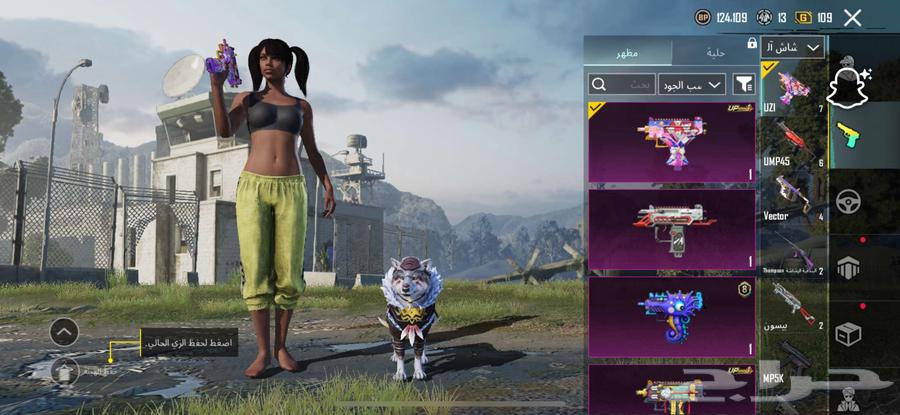Viewport: 900px width, 415px height.
Task: Open the vehicles steering wheel section
Action: (x=849, y=201)
